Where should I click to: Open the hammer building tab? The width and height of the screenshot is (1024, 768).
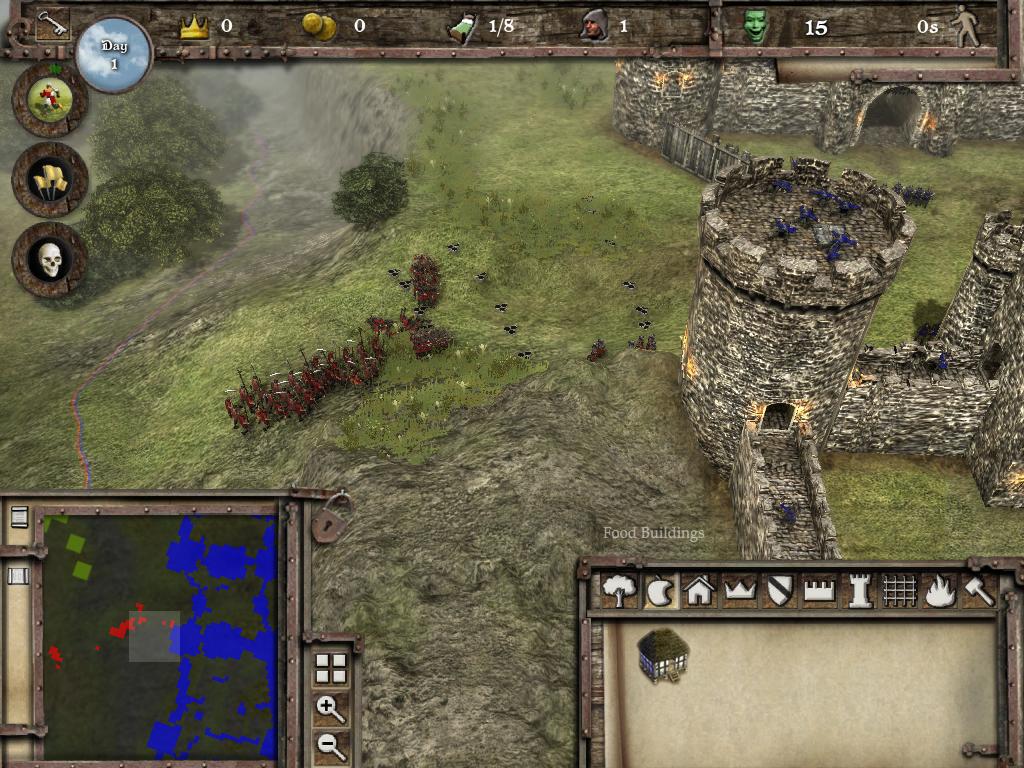point(978,592)
